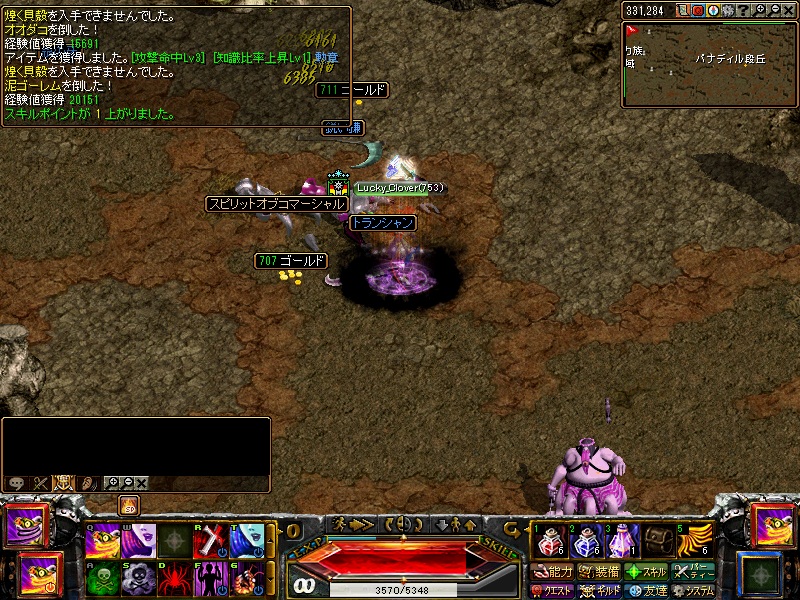Zoom out the minimap with magnifier minus
Screen dimensions: 800x600
tap(775, 10)
